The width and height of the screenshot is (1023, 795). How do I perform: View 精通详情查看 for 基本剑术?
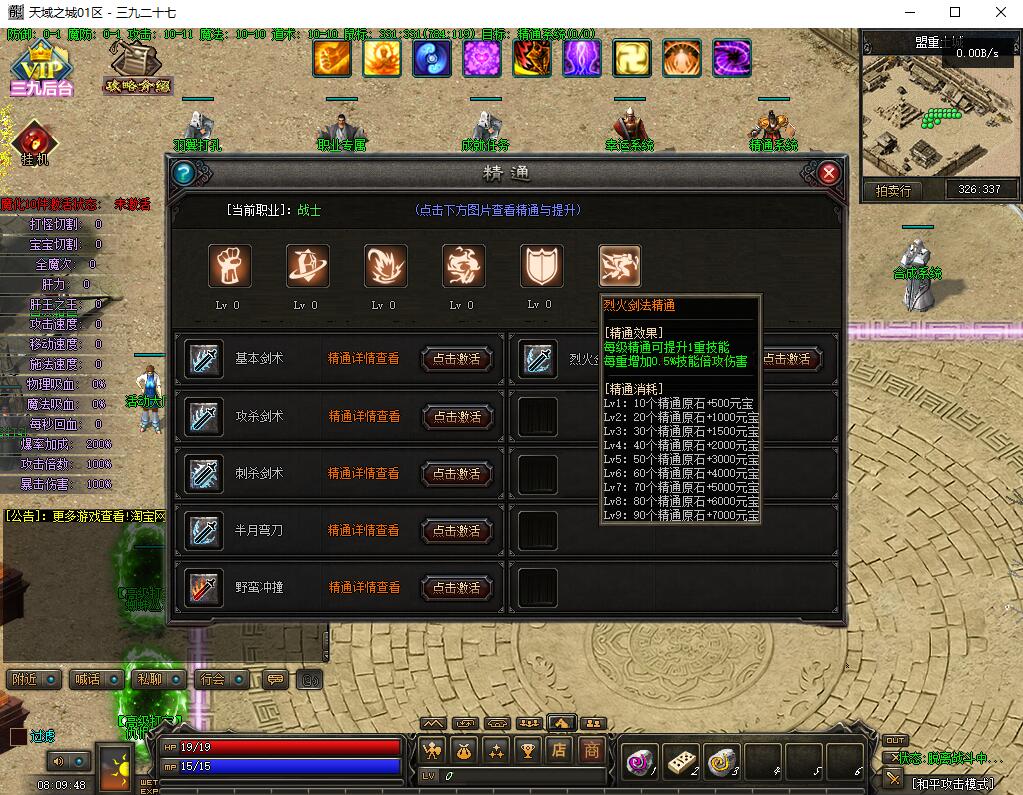click(364, 359)
